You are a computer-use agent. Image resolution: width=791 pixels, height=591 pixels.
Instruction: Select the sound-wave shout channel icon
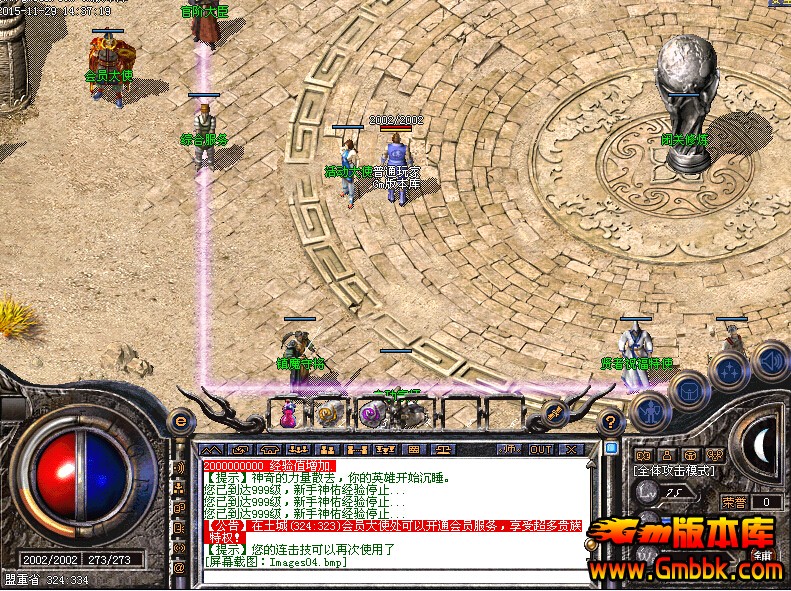pyautogui.click(x=179, y=467)
